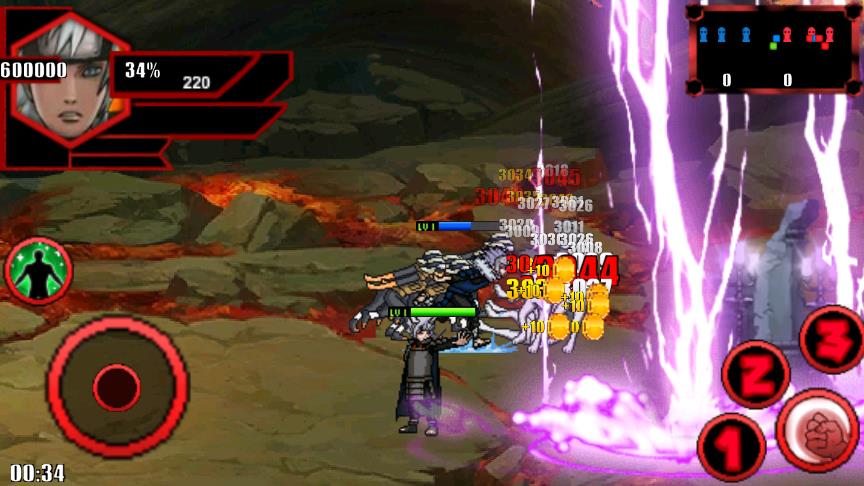Click the red virtual joystick
Image resolution: width=864 pixels, height=486 pixels.
coord(117,386)
